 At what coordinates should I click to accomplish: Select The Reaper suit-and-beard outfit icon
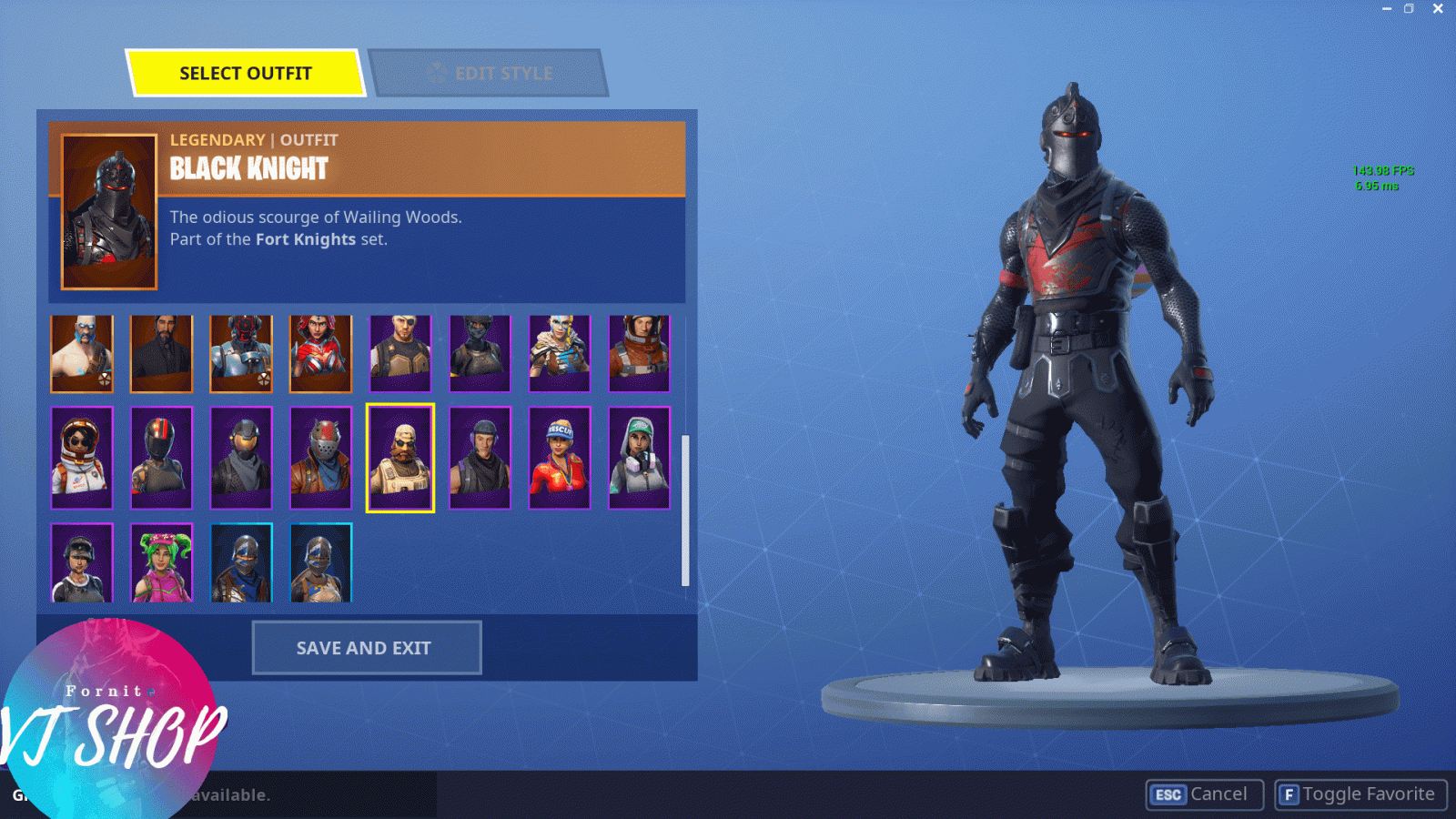point(161,353)
